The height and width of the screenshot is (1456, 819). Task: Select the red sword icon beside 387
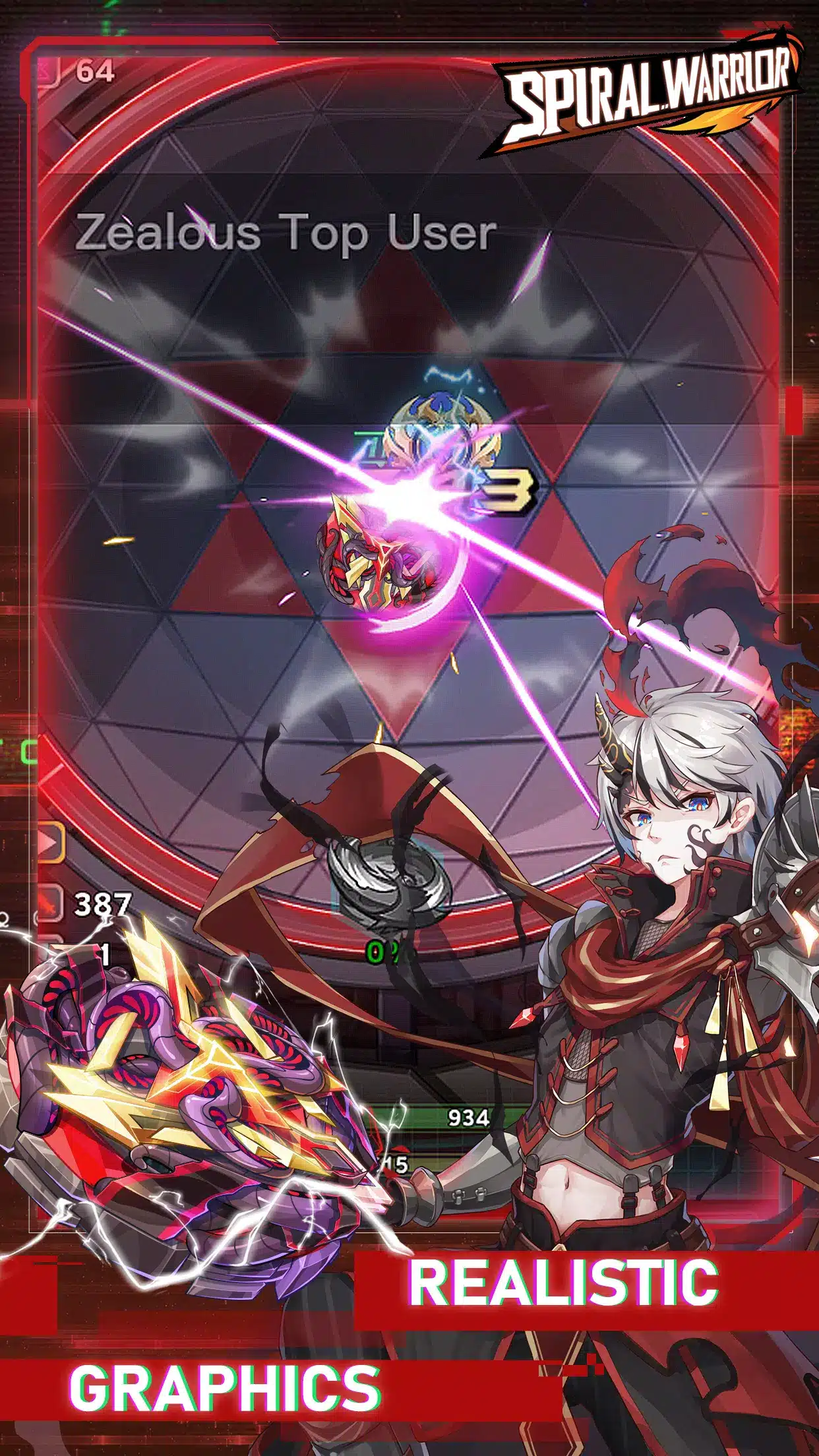point(49,903)
